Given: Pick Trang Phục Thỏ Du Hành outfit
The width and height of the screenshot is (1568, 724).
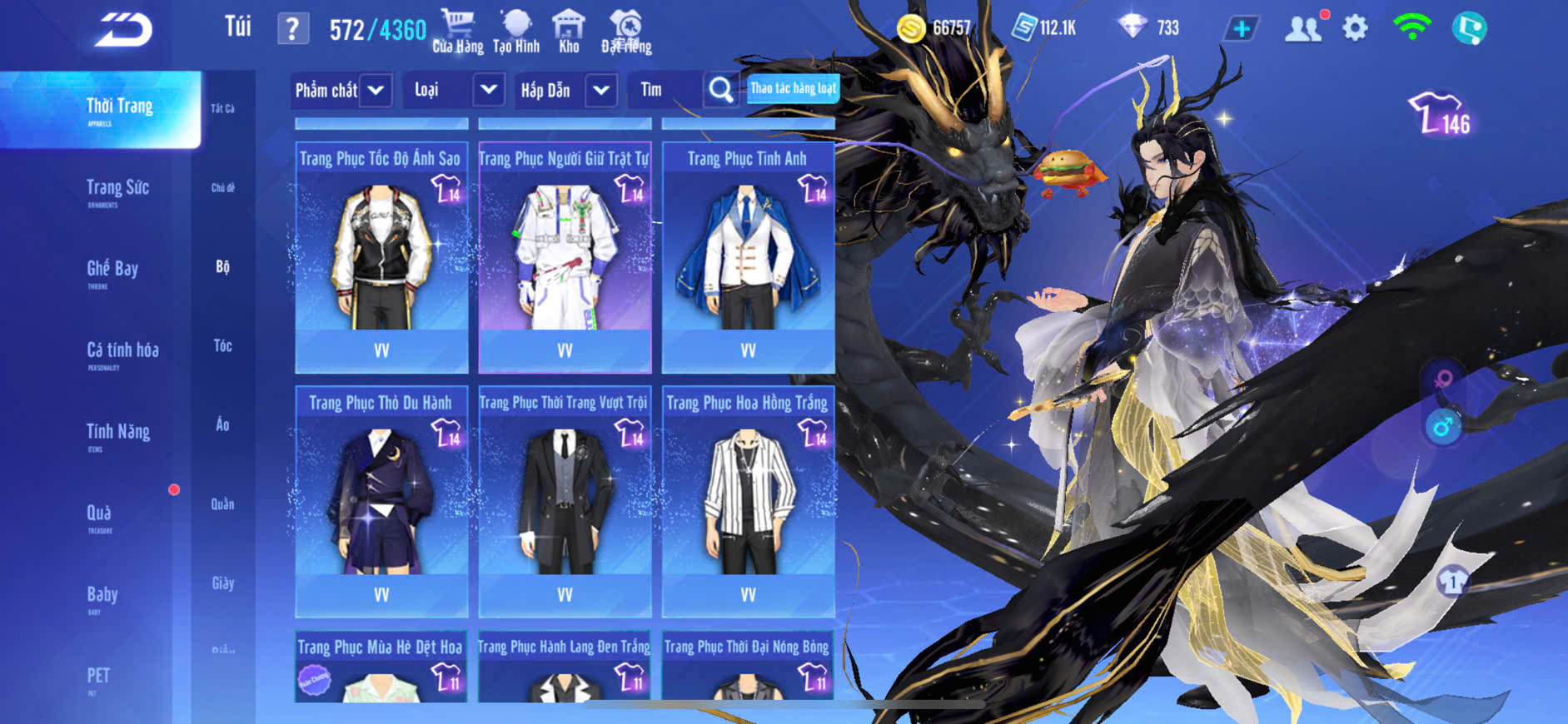Looking at the screenshot, I should 381,502.
